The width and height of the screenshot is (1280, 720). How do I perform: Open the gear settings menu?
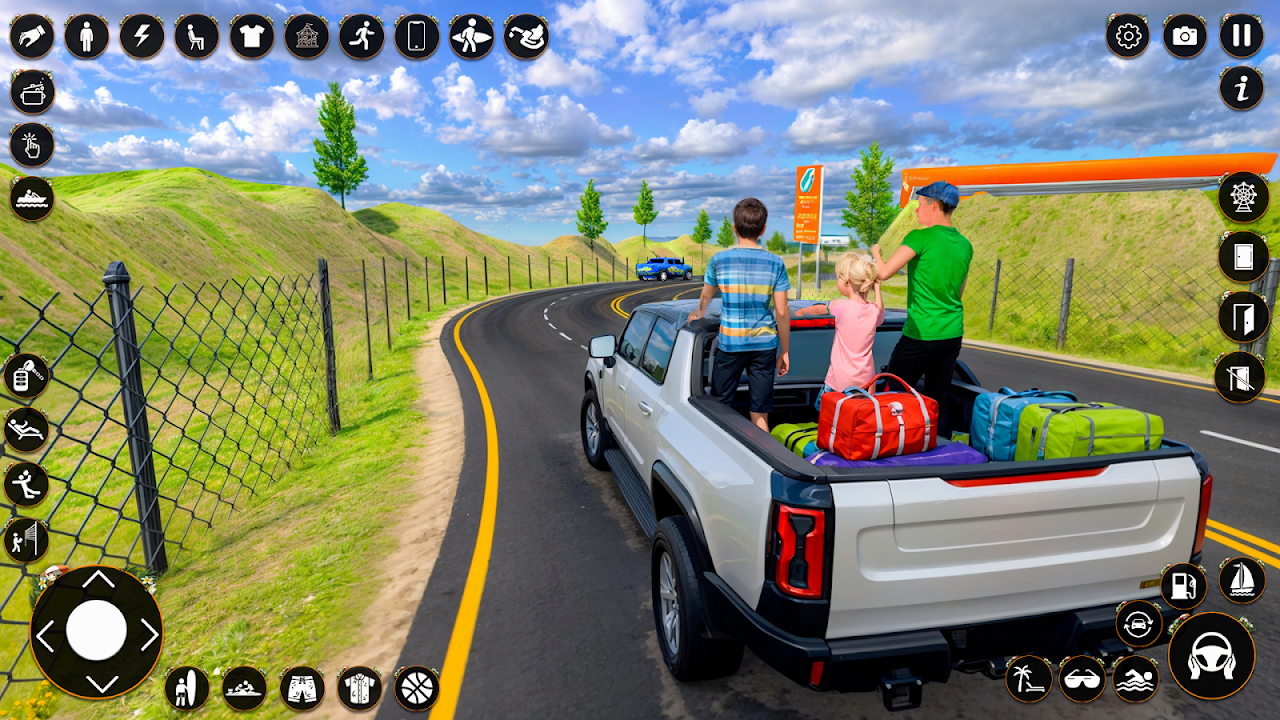tap(1128, 37)
